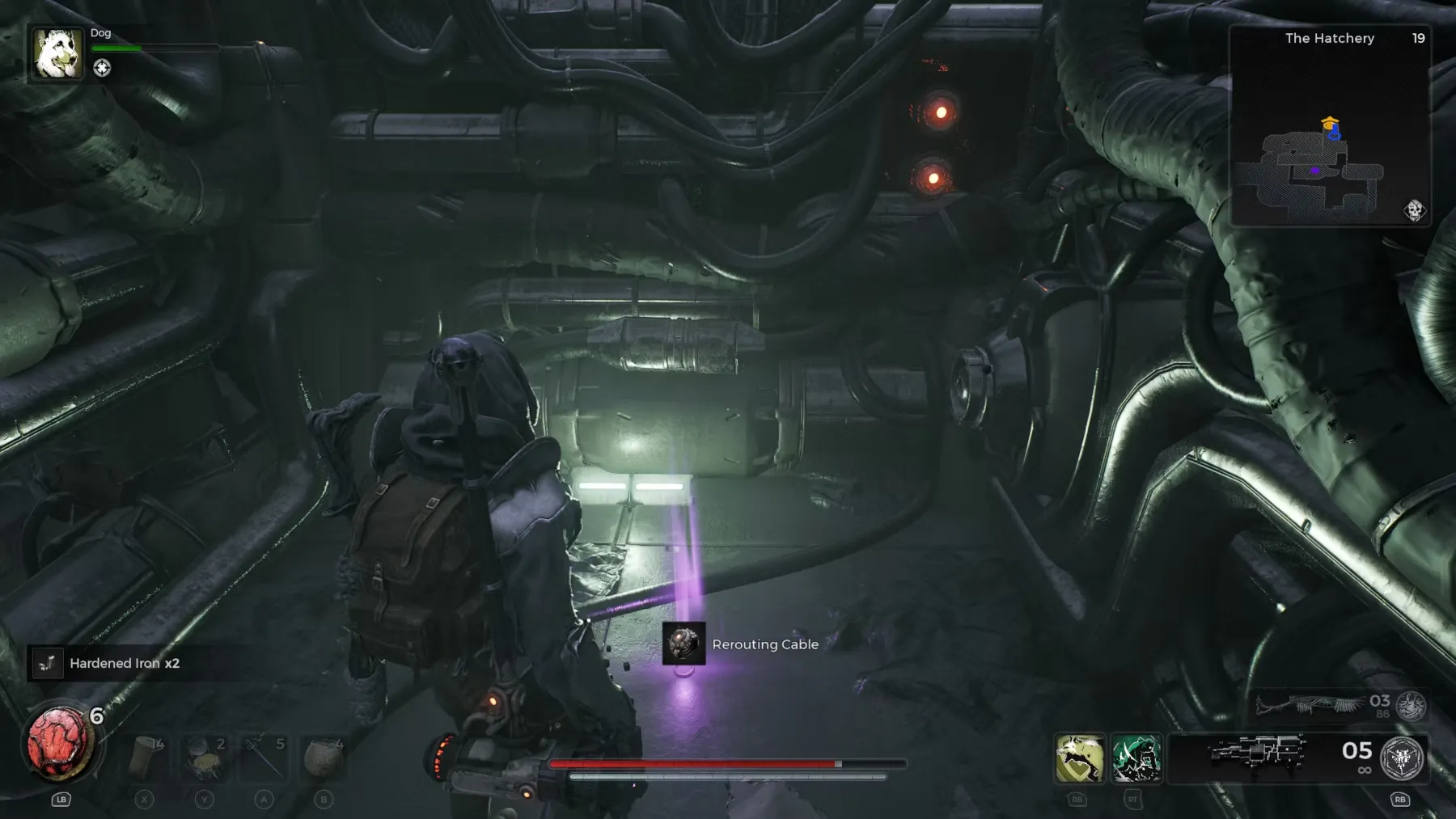
Task: Select the round pouch consumable slot
Action: (x=324, y=758)
